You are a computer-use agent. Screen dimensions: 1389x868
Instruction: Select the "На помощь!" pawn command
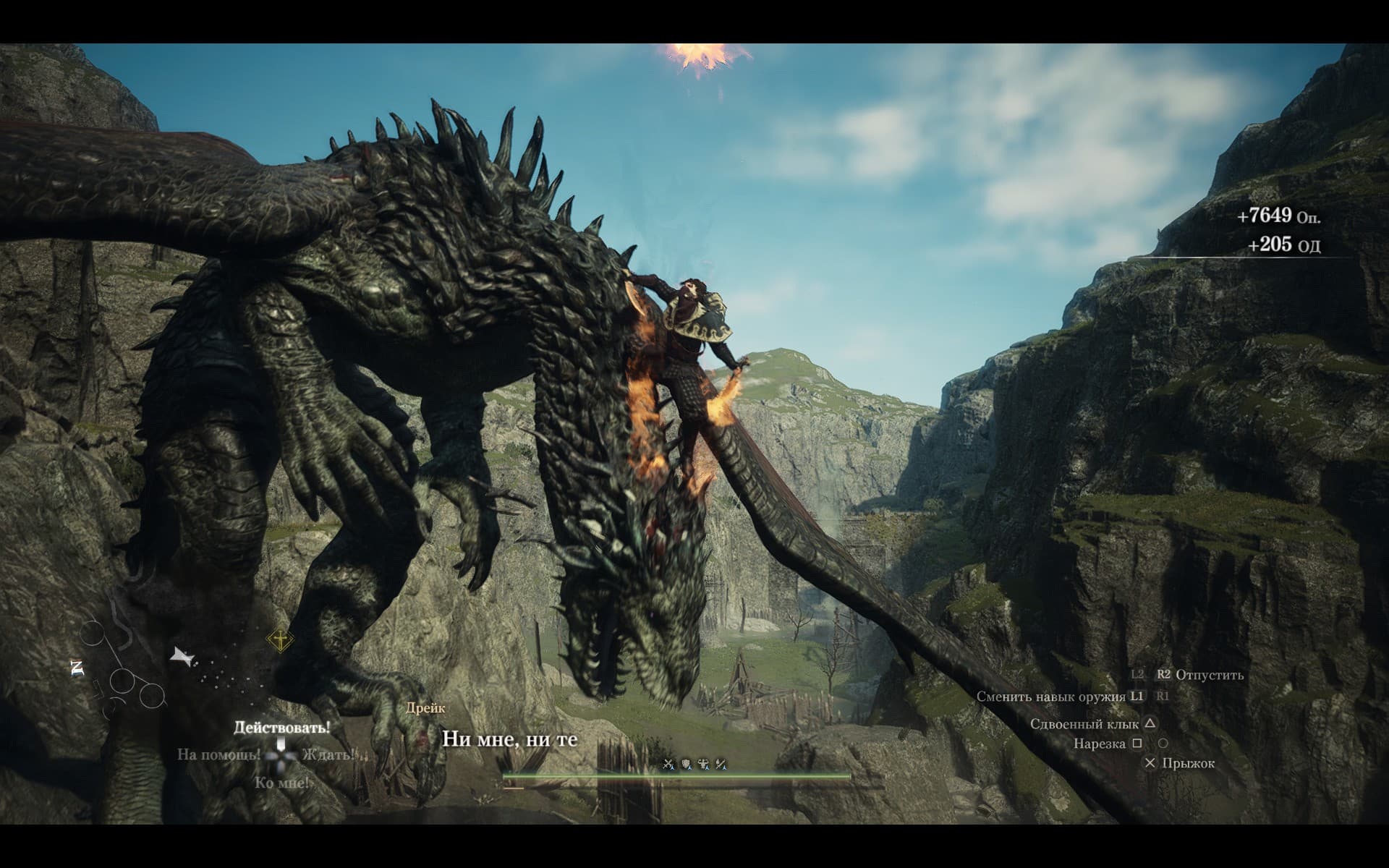click(x=218, y=754)
